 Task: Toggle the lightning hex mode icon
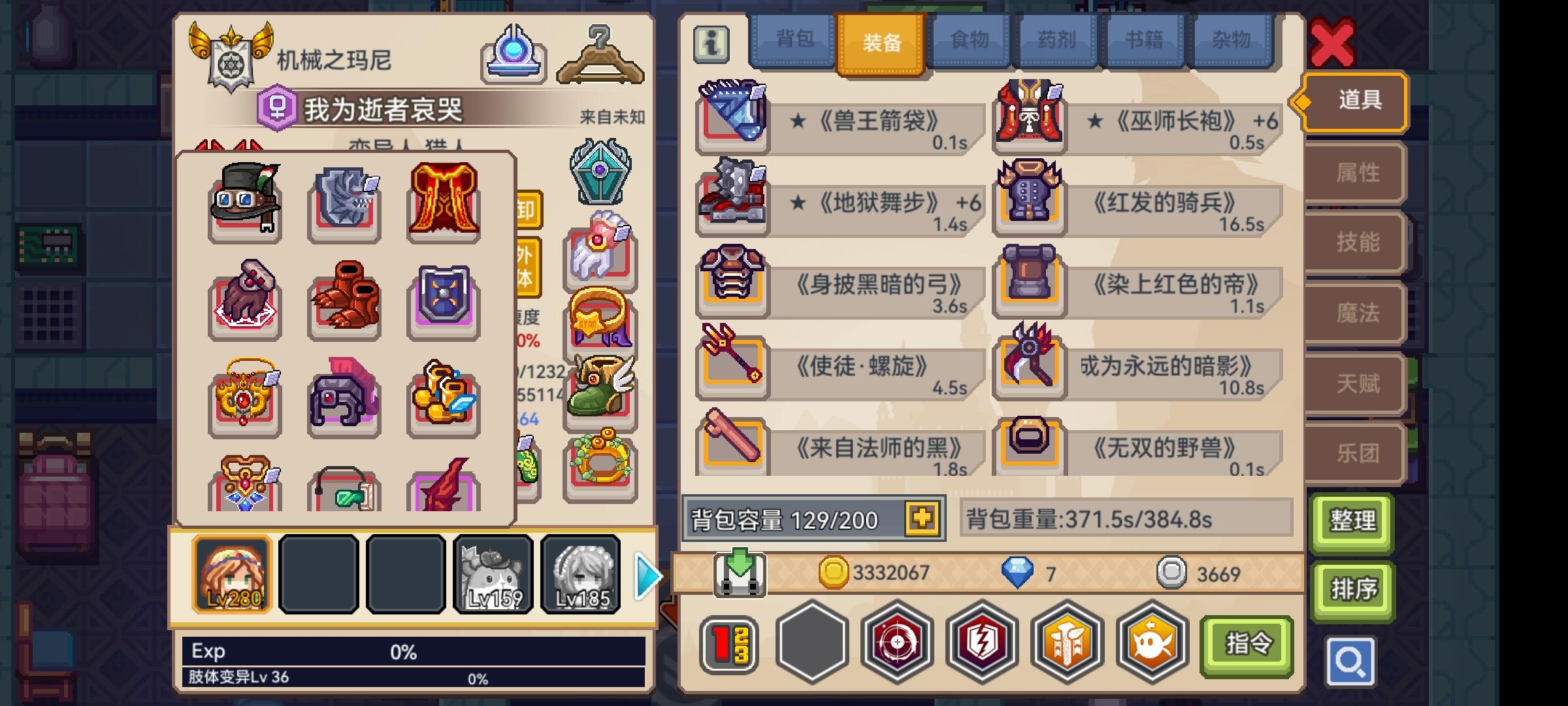[981, 643]
